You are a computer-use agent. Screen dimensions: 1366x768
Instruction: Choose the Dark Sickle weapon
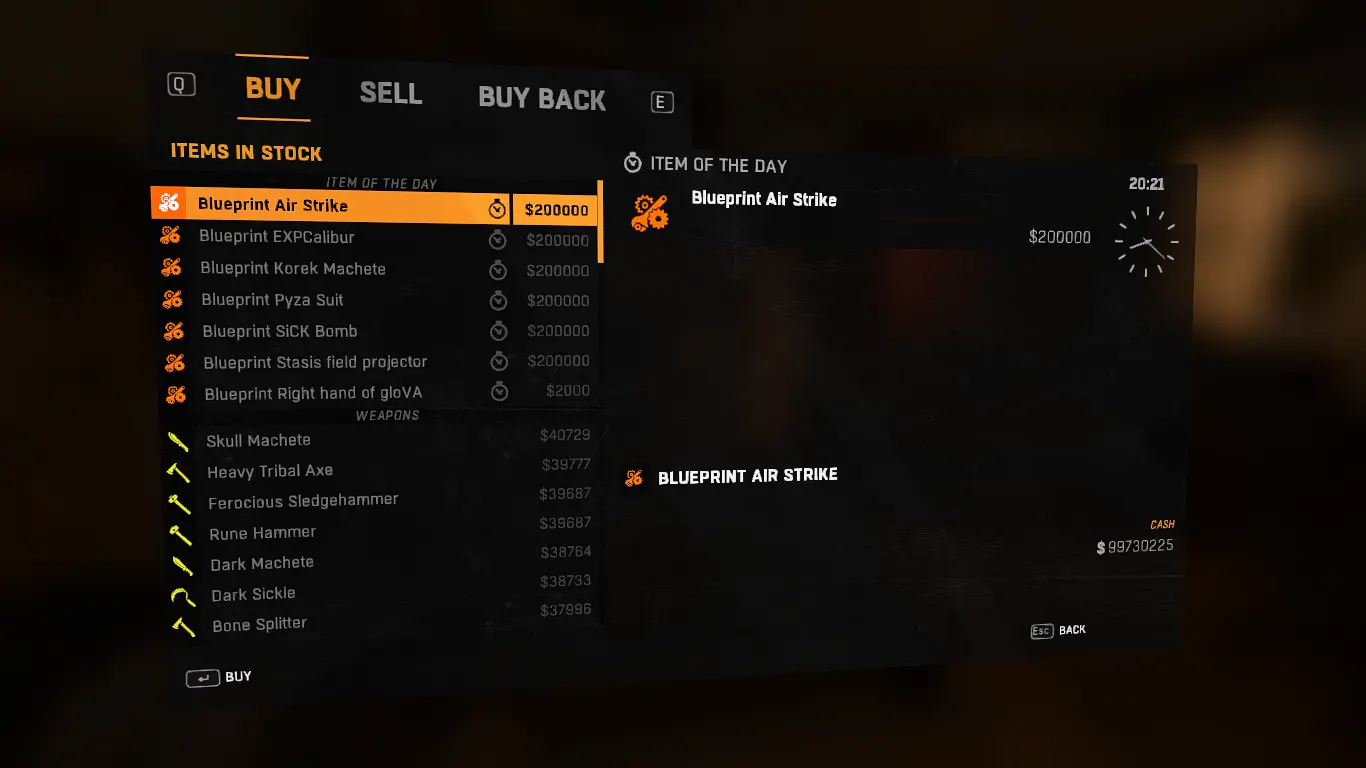[x=253, y=594]
